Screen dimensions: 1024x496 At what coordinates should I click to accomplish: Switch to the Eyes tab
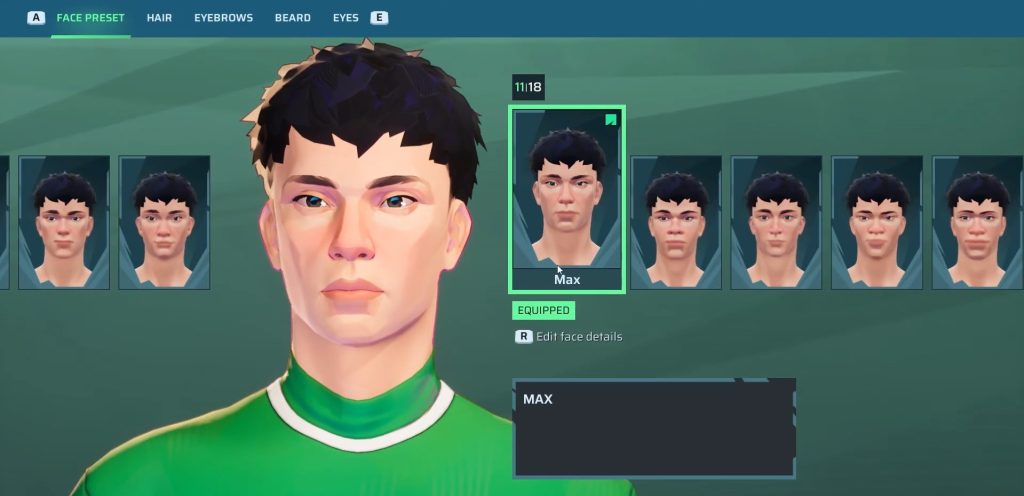[x=346, y=18]
